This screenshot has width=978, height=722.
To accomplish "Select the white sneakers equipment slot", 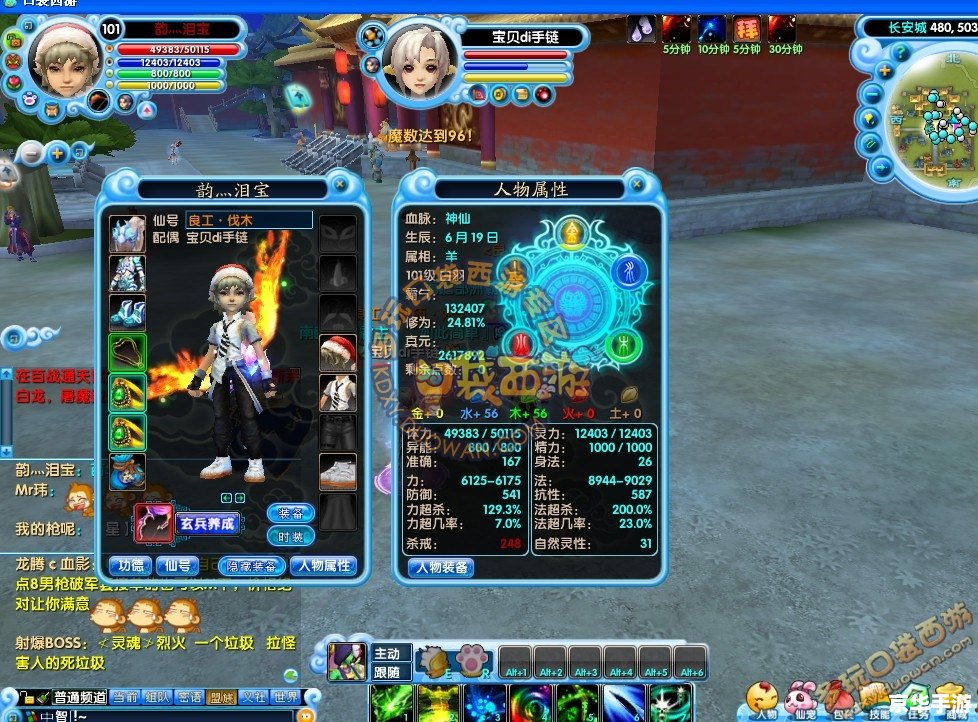I will pos(338,472).
